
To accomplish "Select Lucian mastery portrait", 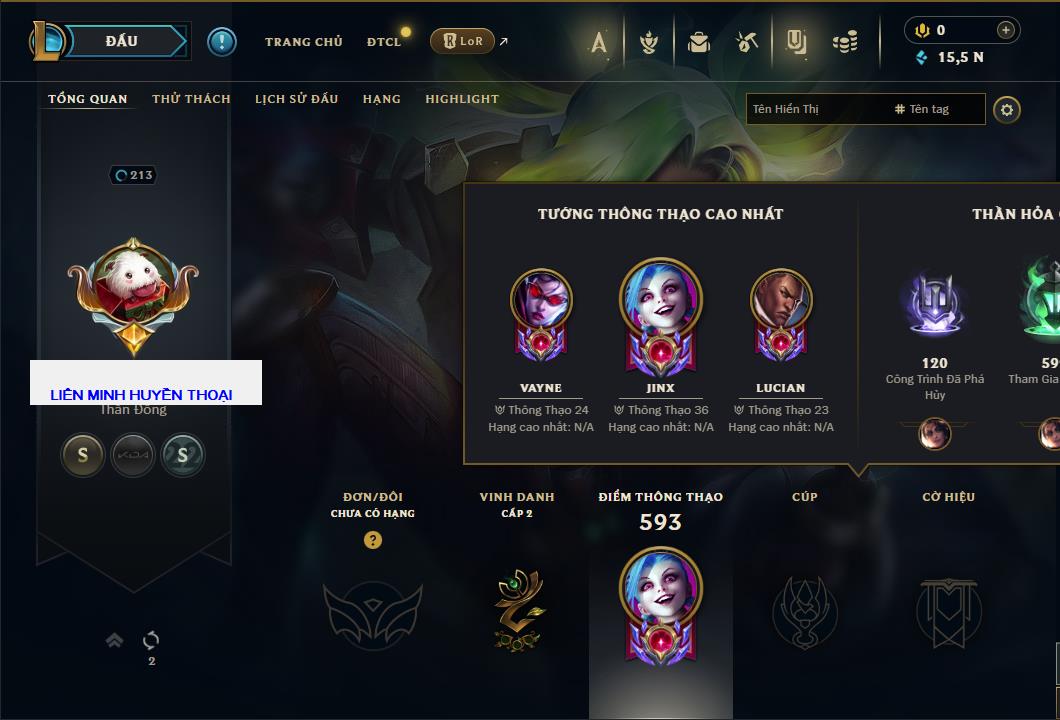I will point(781,312).
